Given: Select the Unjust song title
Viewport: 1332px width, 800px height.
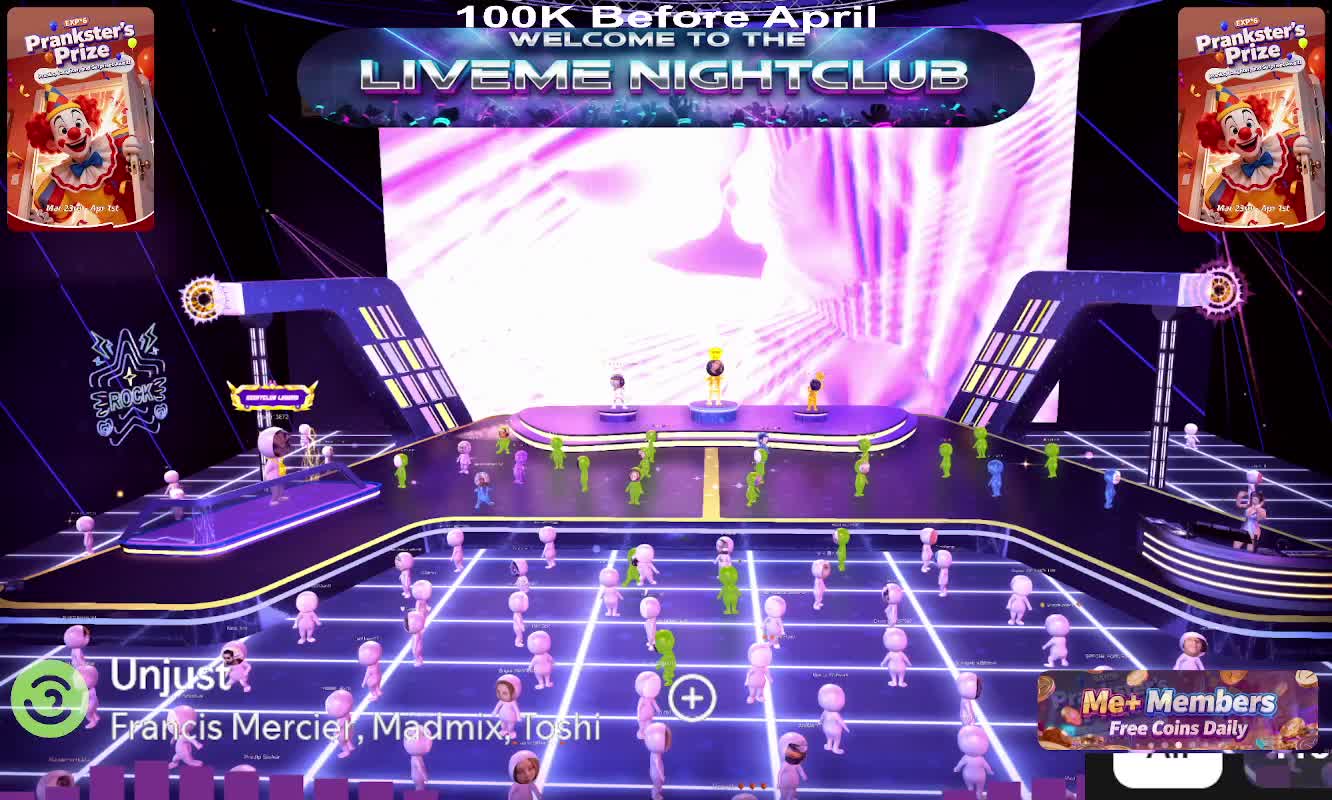Looking at the screenshot, I should (170, 676).
